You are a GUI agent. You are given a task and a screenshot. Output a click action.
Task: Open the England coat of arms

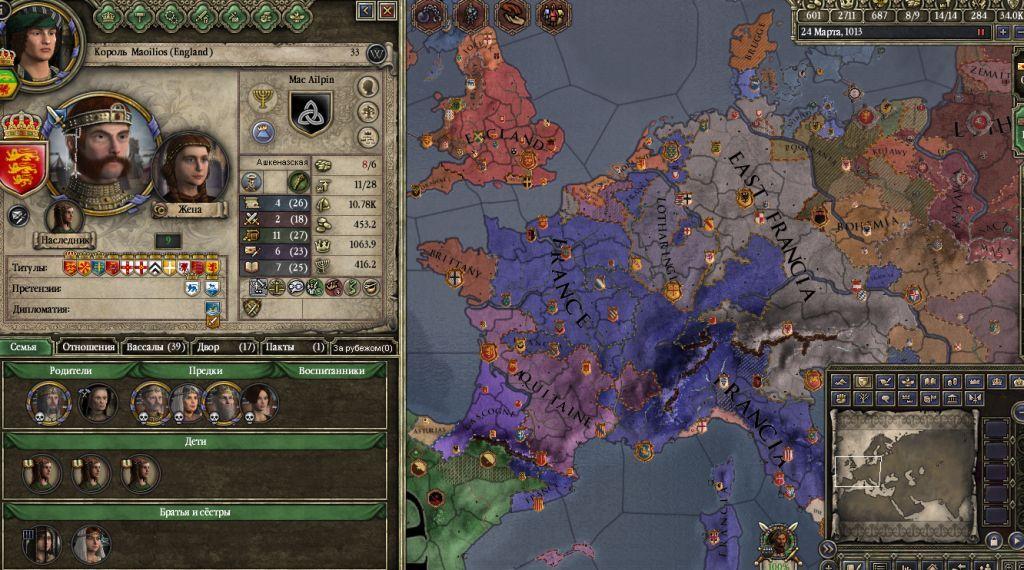[24, 160]
